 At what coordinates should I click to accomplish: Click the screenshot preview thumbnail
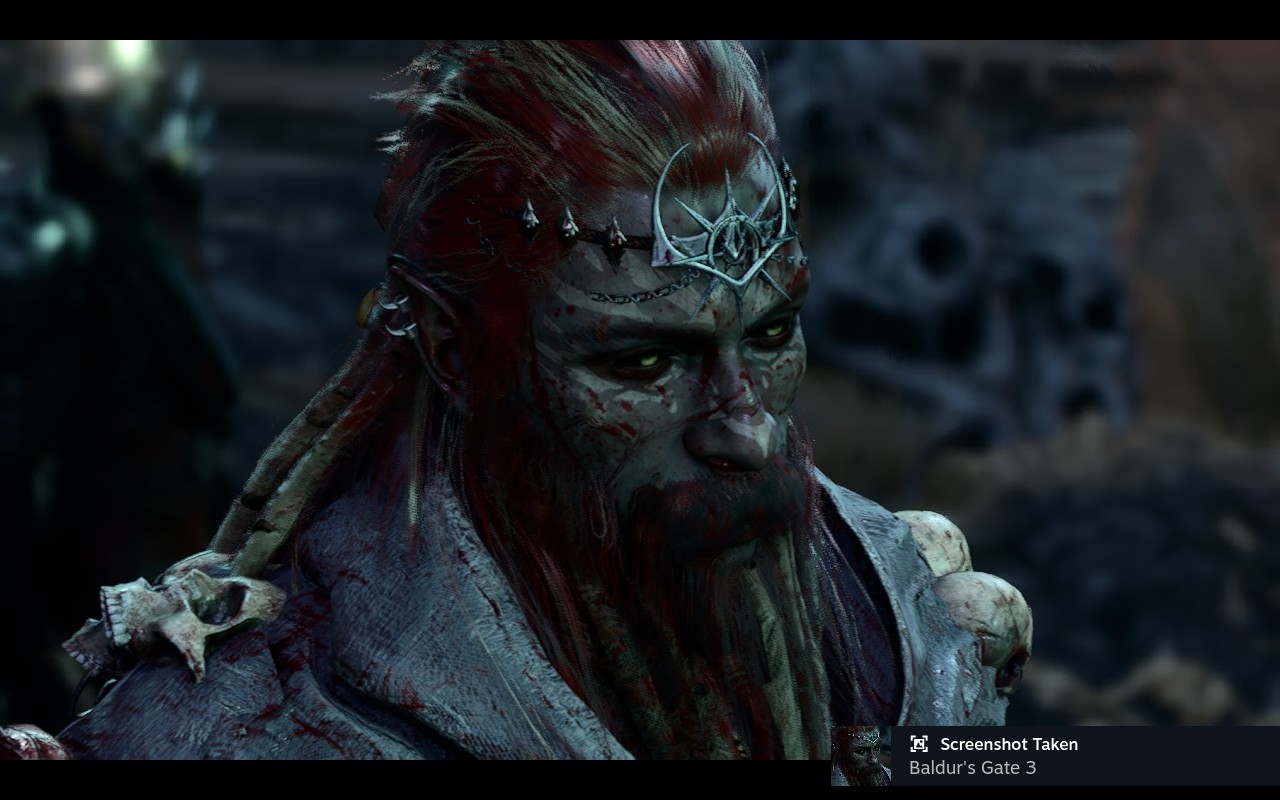coord(861,756)
